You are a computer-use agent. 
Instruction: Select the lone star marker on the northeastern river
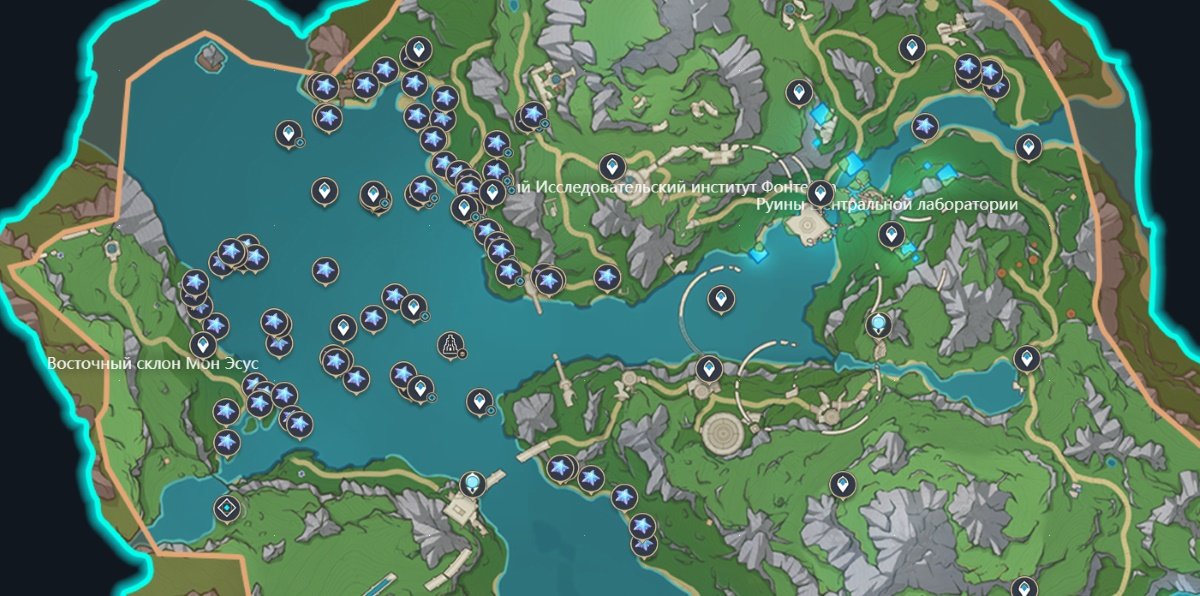tap(924, 127)
